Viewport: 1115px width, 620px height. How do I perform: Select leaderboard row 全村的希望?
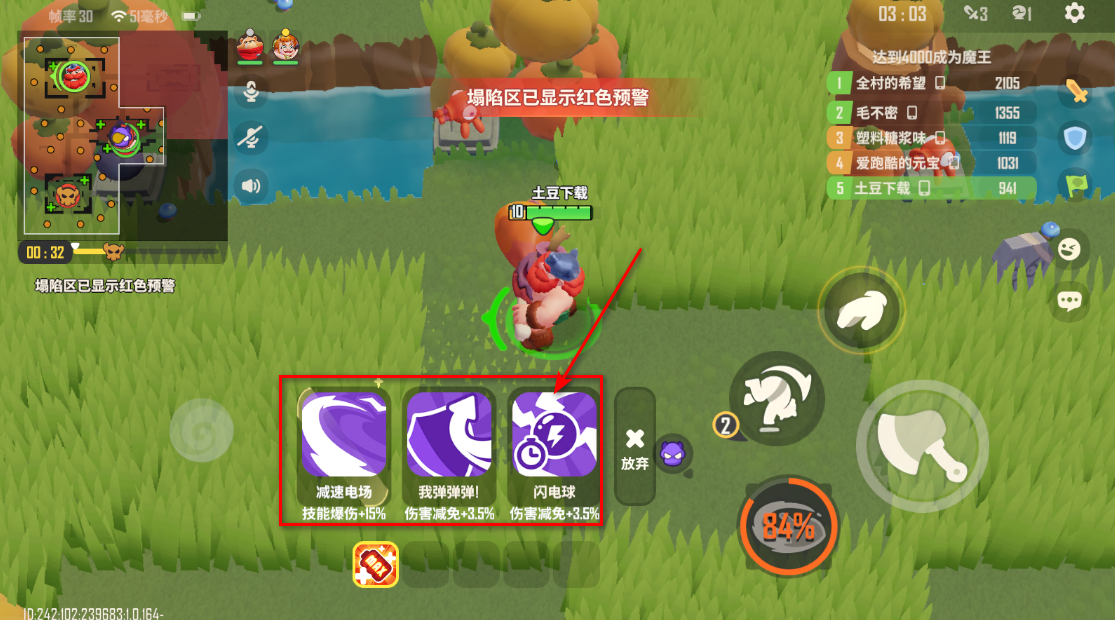click(928, 83)
